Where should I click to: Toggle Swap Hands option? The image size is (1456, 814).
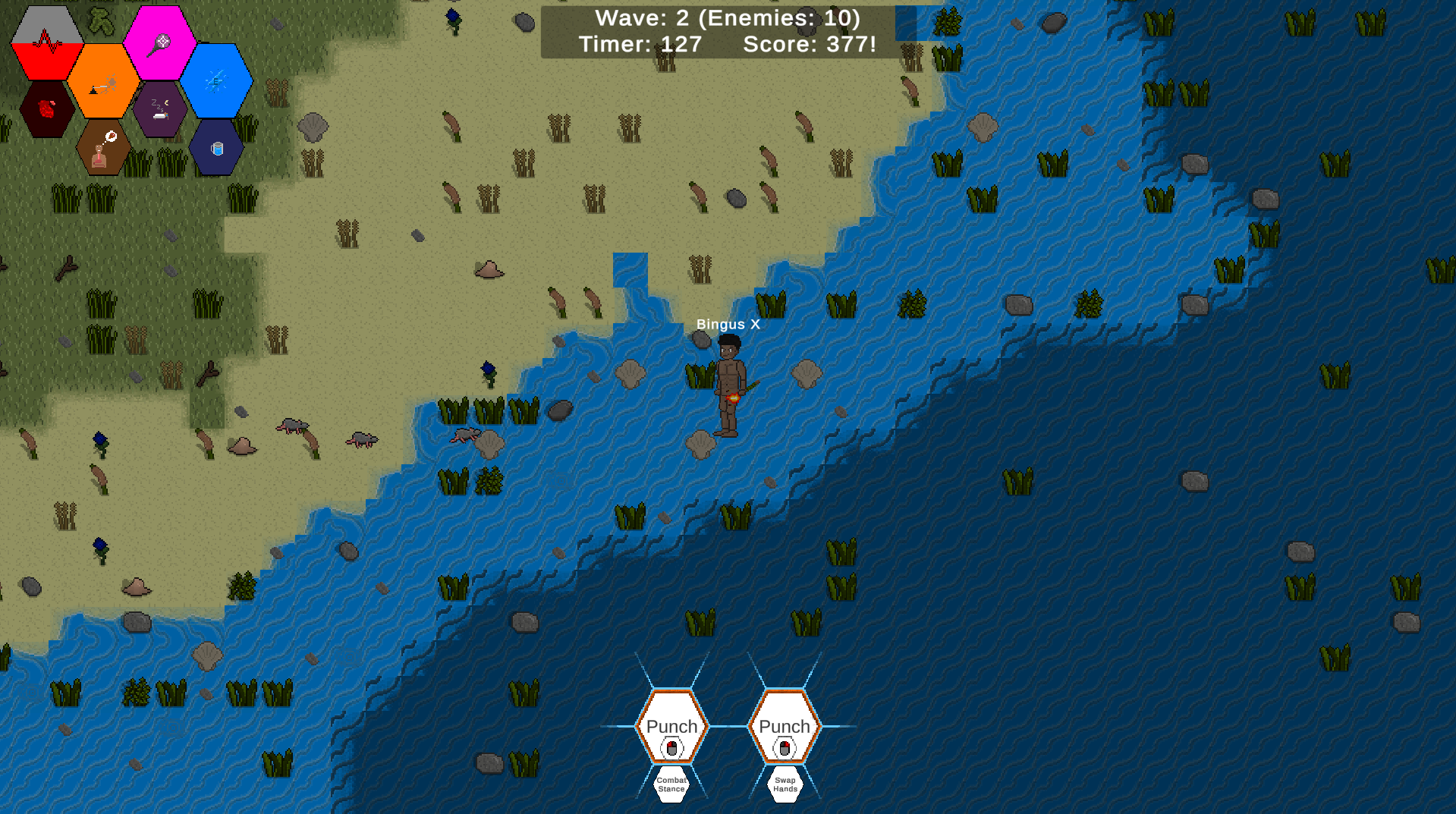coord(784,784)
